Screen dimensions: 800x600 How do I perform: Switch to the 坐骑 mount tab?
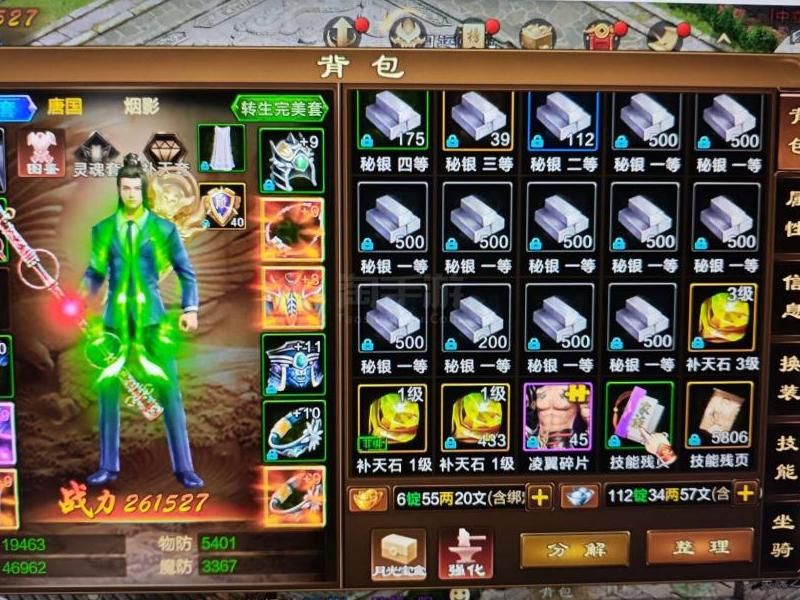click(786, 534)
